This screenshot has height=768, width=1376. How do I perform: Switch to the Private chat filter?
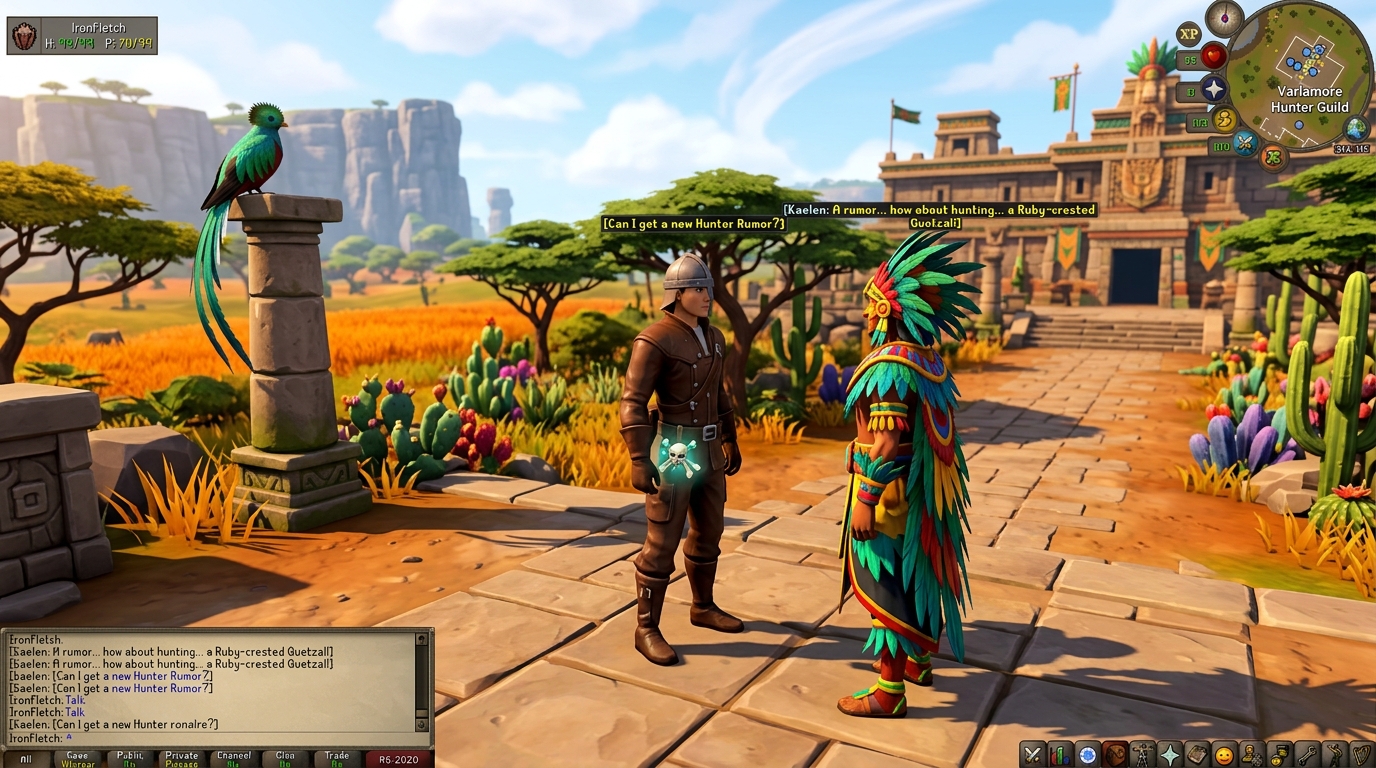click(x=182, y=759)
